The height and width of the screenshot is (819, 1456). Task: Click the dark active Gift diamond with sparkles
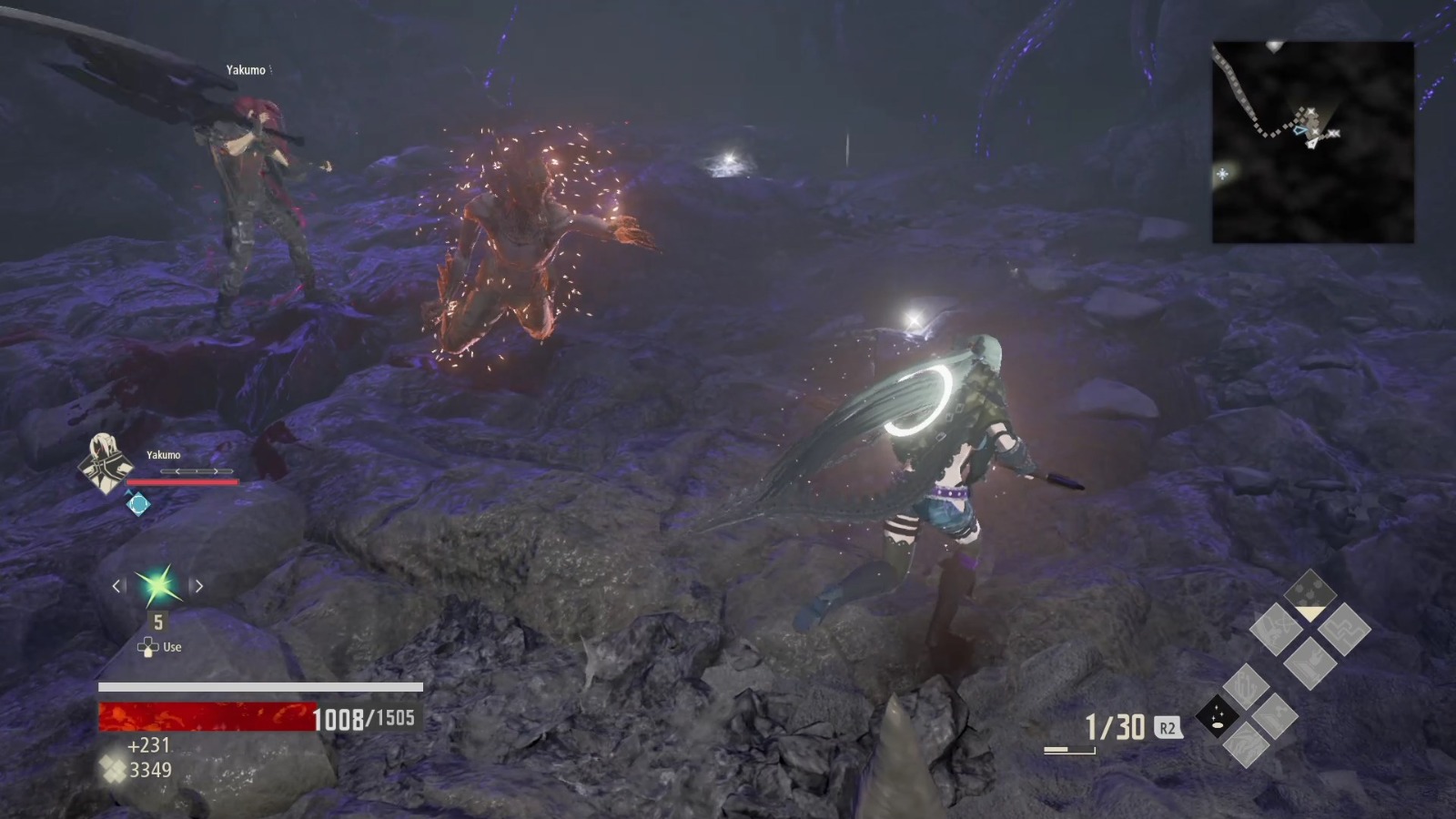tap(1218, 716)
